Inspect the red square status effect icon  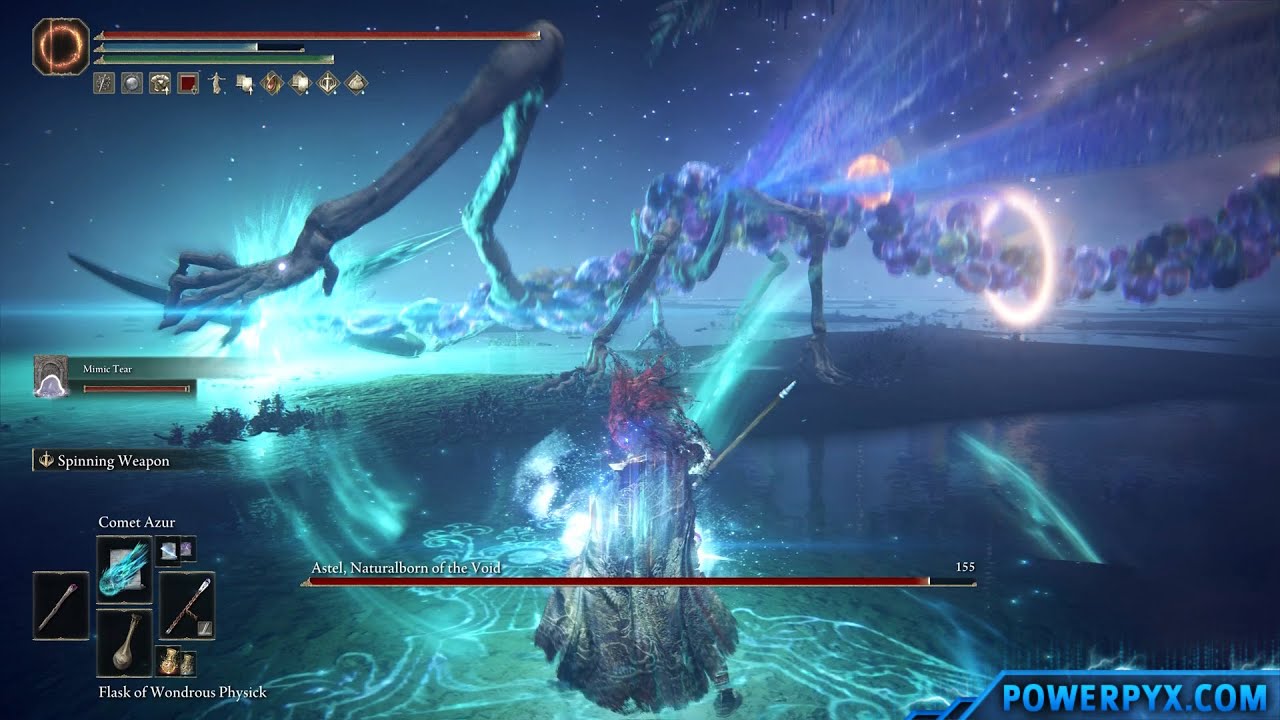187,84
